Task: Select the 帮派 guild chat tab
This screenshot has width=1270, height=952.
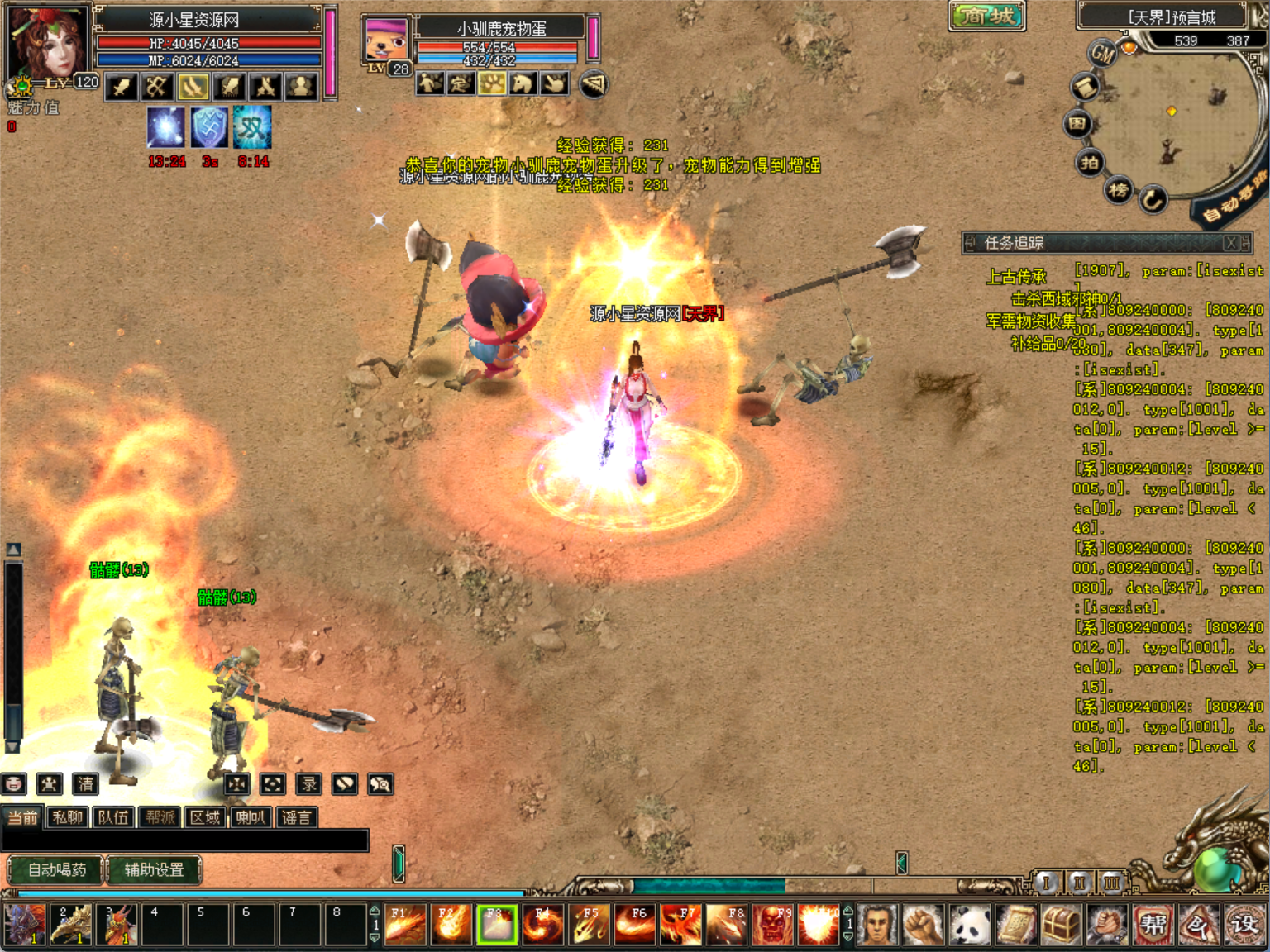Action: click(x=160, y=817)
